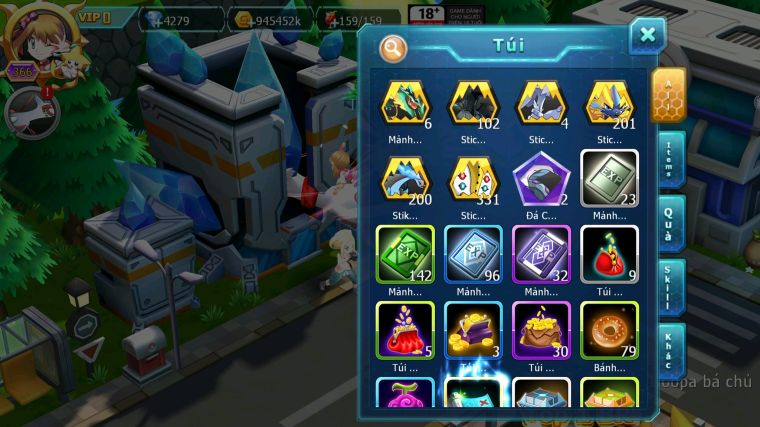The width and height of the screenshot is (760, 427).
Task: Select the shard slot with quantity 102
Action: tap(473, 103)
